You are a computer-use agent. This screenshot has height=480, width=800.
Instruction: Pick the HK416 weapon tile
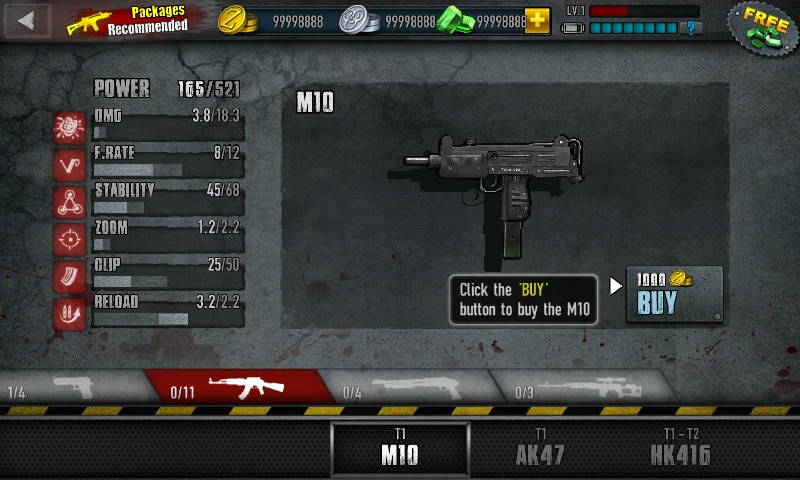680,449
